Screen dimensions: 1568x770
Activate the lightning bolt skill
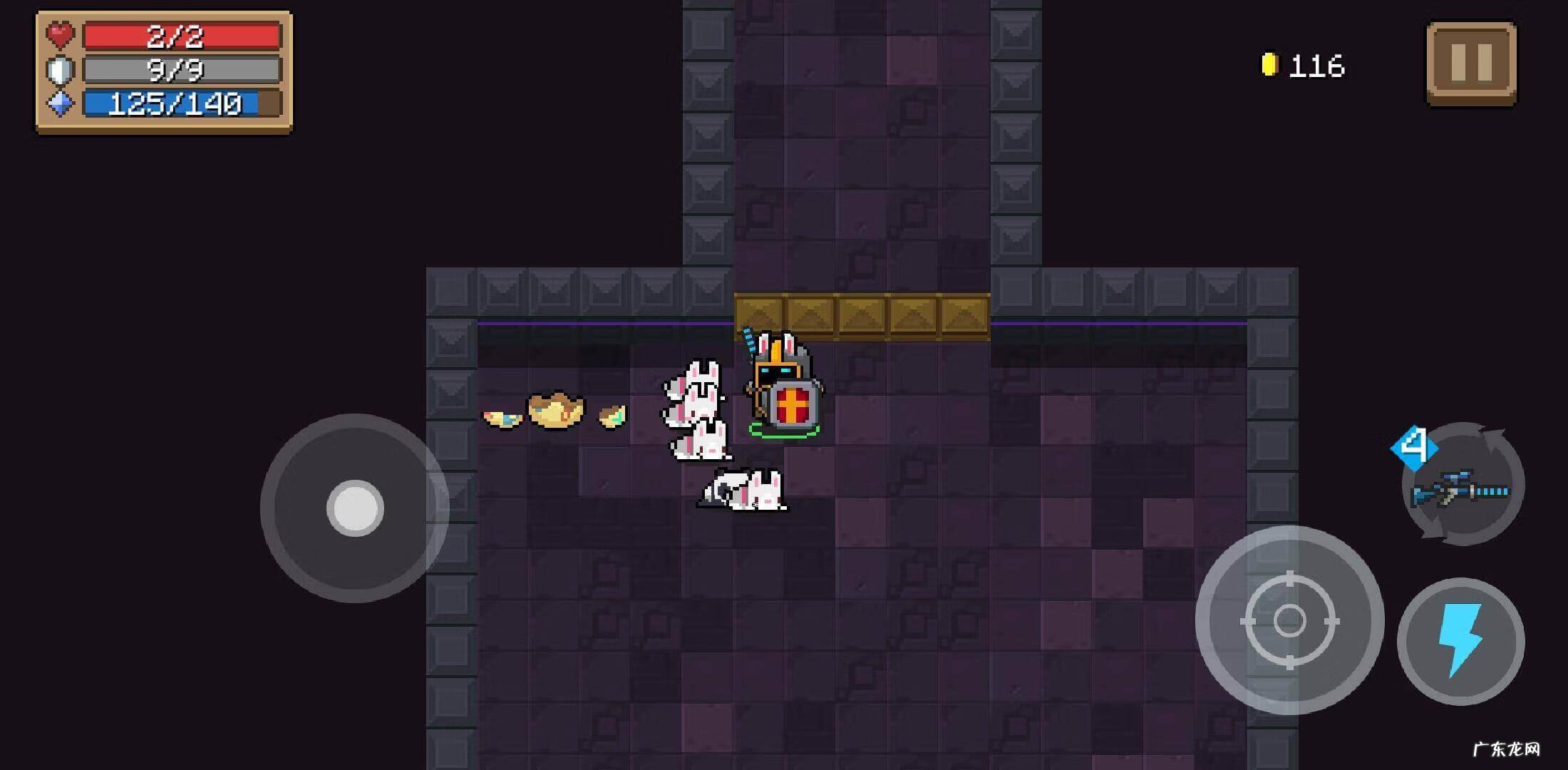[x=1460, y=641]
